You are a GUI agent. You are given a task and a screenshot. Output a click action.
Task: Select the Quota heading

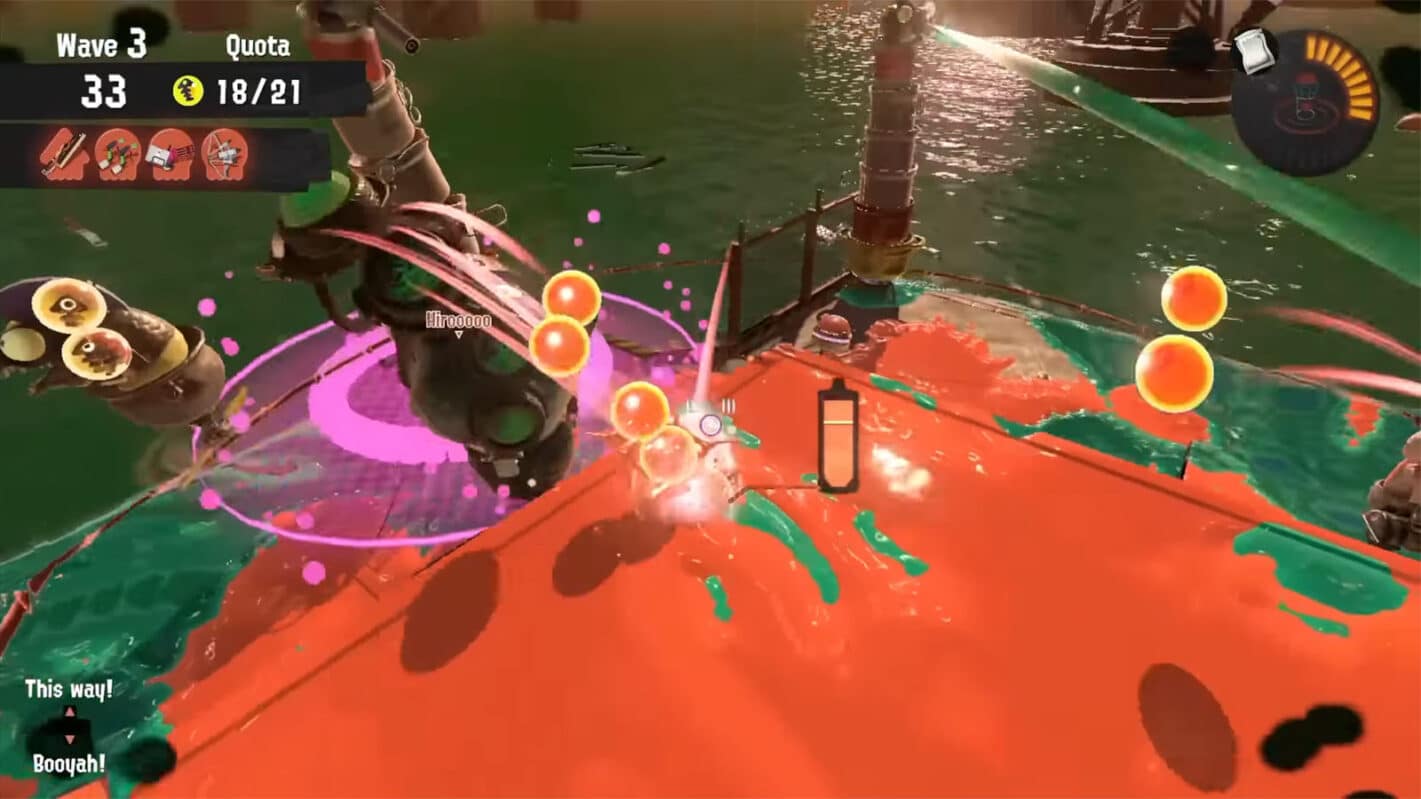258,45
